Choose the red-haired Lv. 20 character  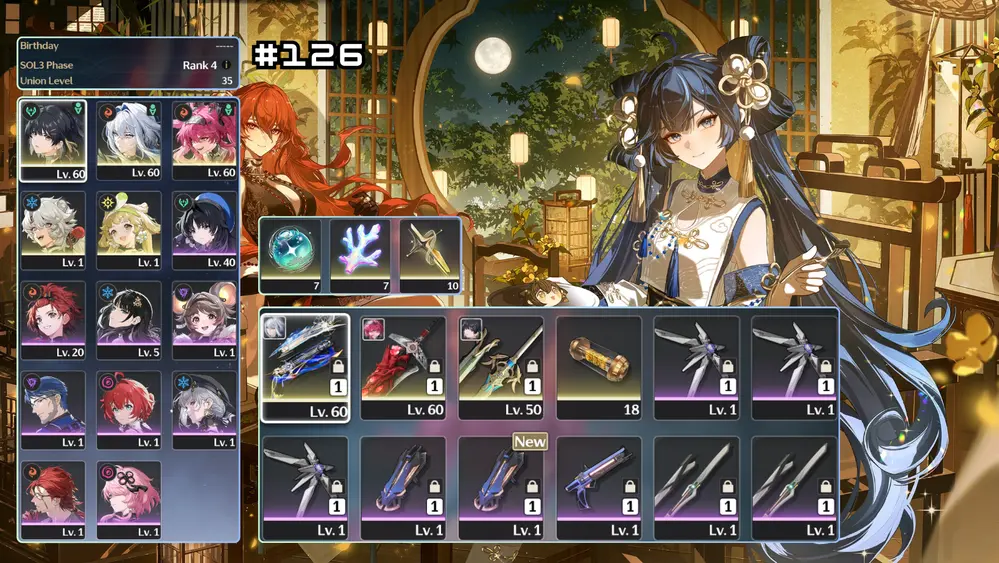coord(52,320)
